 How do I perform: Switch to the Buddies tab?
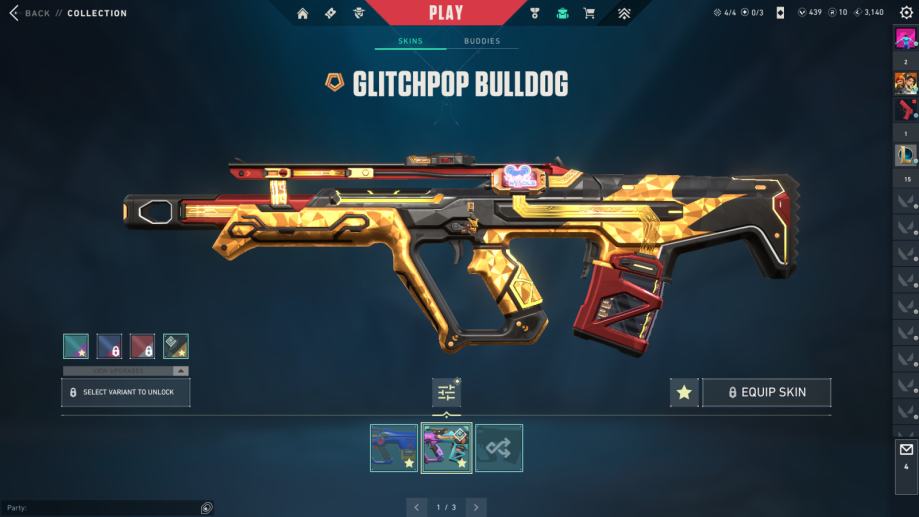[482, 41]
